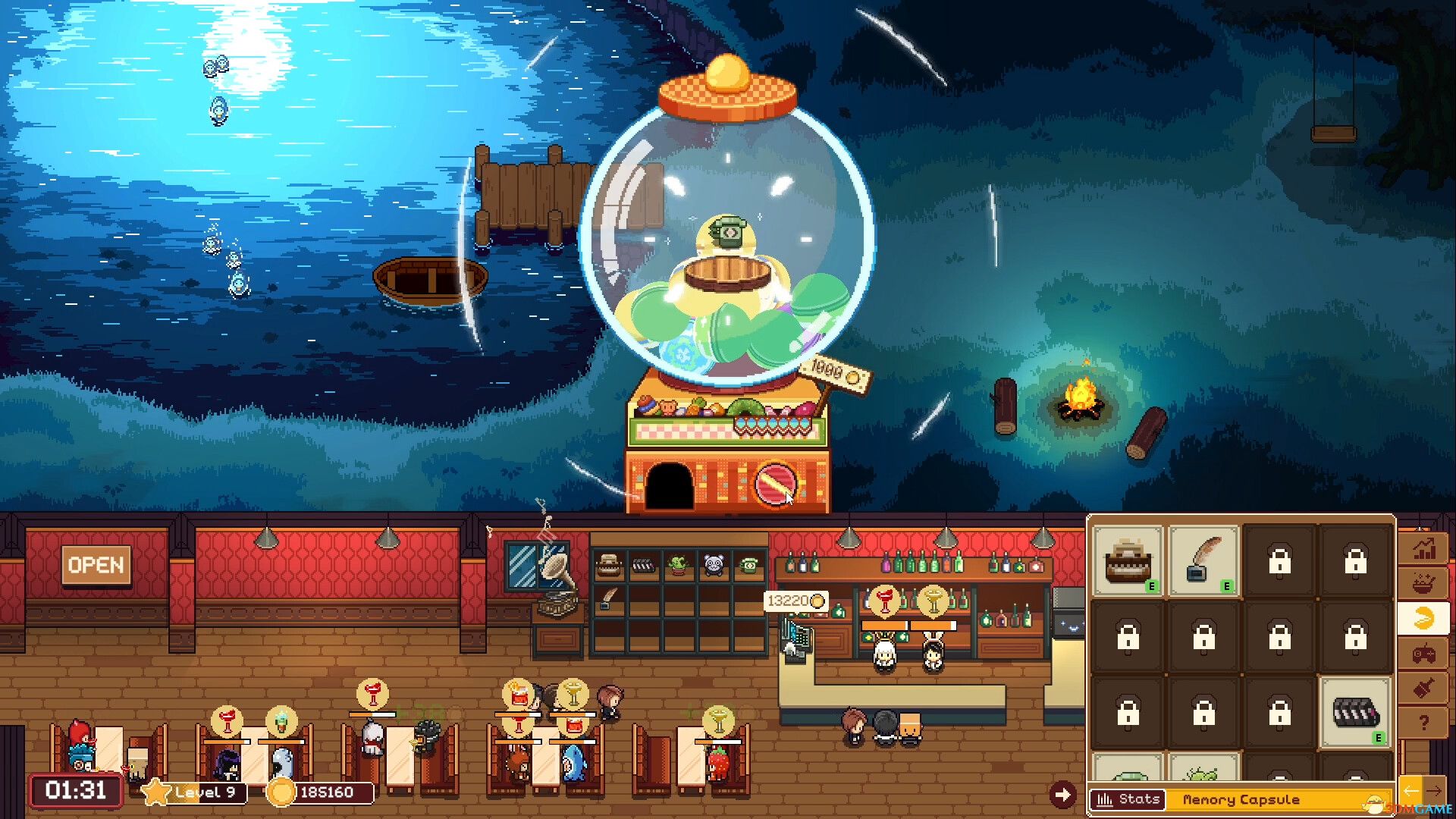Screen dimensions: 1456x819
Task: Turn the red knob on the gacha machine
Action: point(775,485)
